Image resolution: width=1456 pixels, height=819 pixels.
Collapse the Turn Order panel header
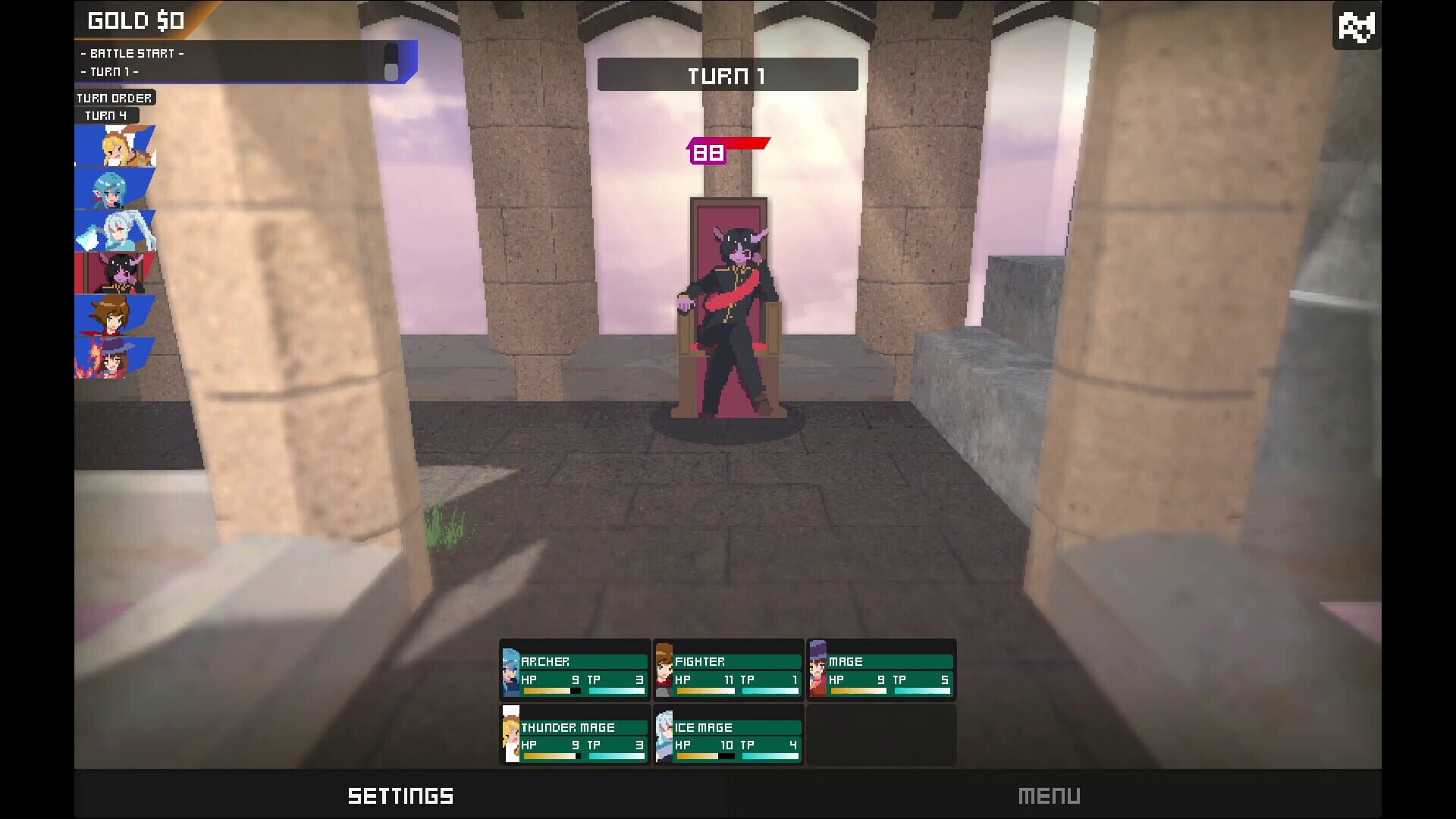coord(114,97)
